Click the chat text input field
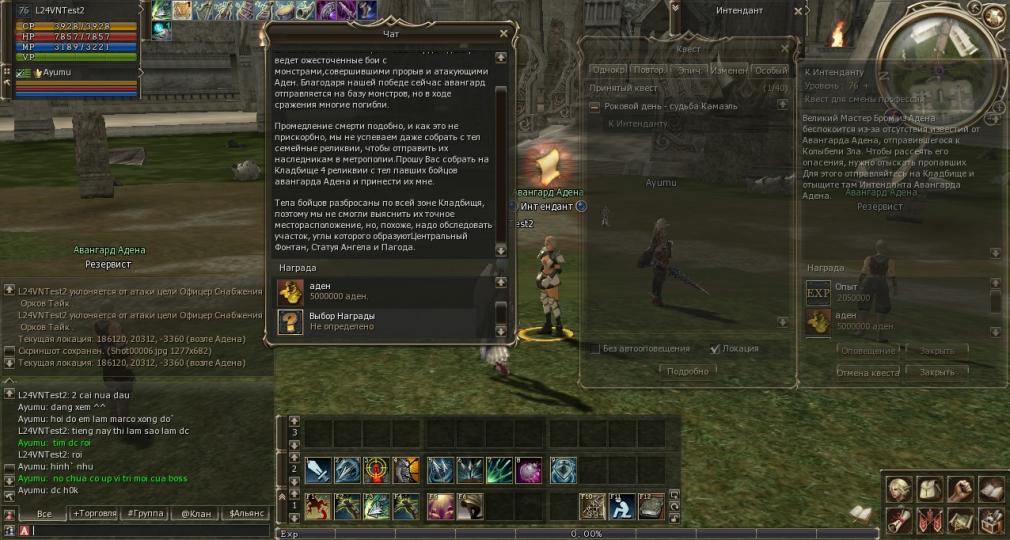The image size is (1010, 540). coord(150,530)
